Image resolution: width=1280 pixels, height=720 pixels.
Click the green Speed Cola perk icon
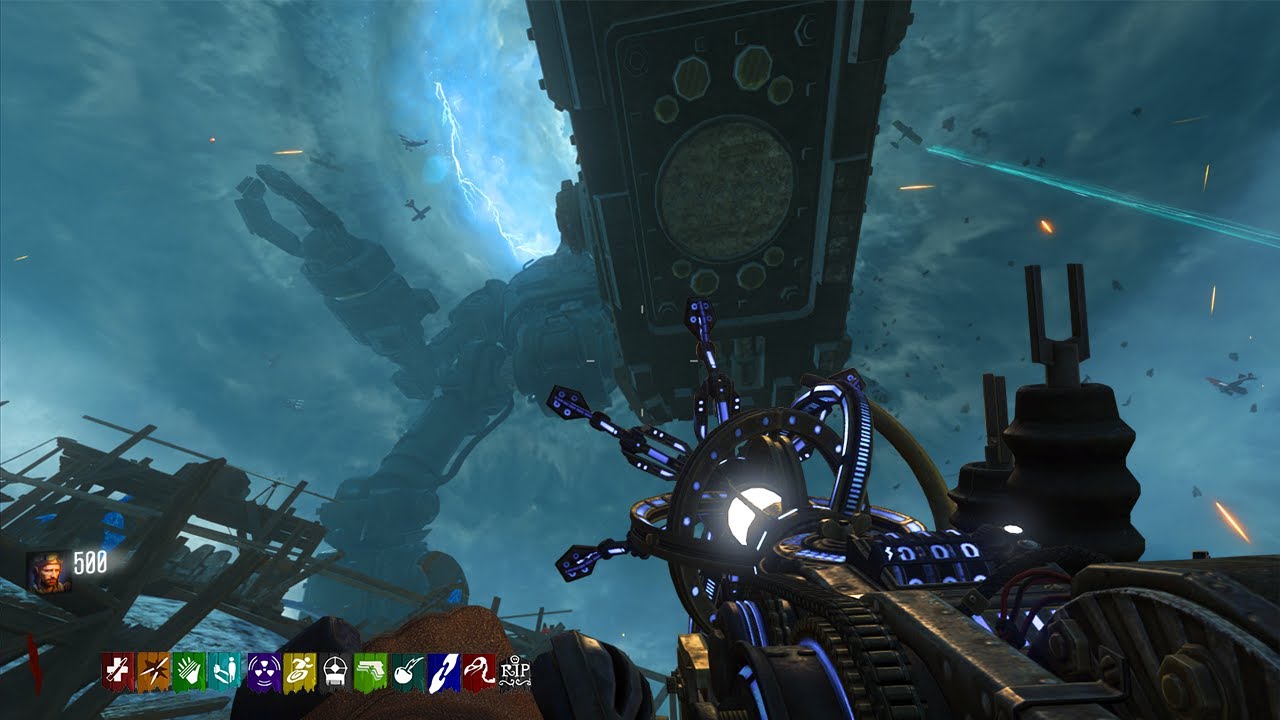pyautogui.click(x=189, y=671)
